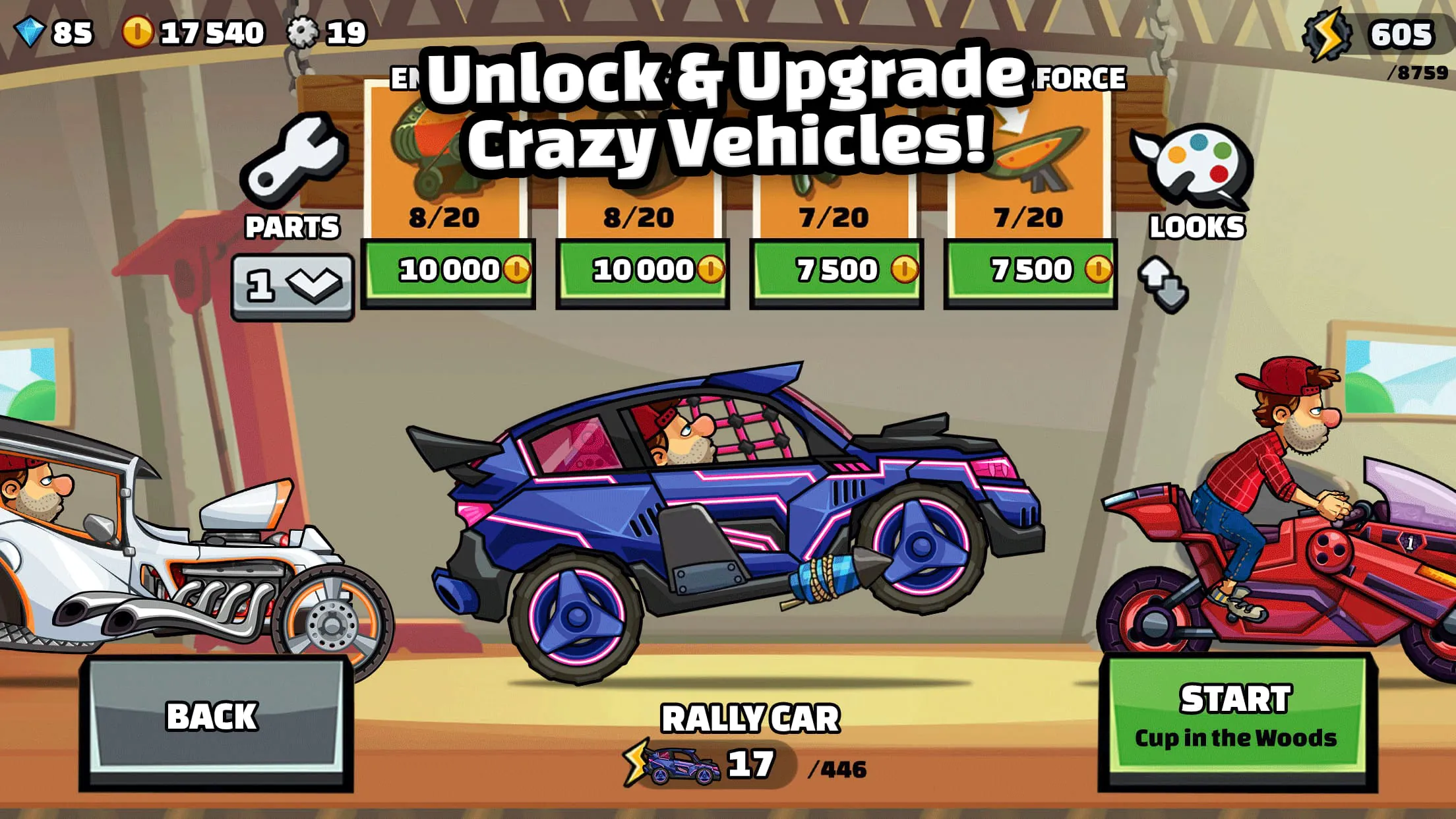
Task: Buy the Engine upgrade for 10000 coins
Action: [x=449, y=270]
